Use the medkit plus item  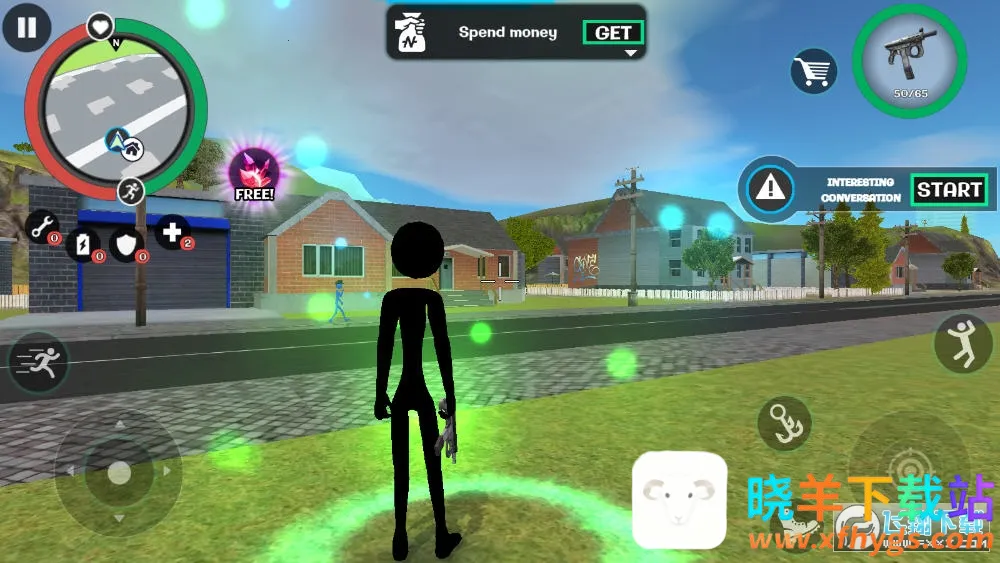172,233
